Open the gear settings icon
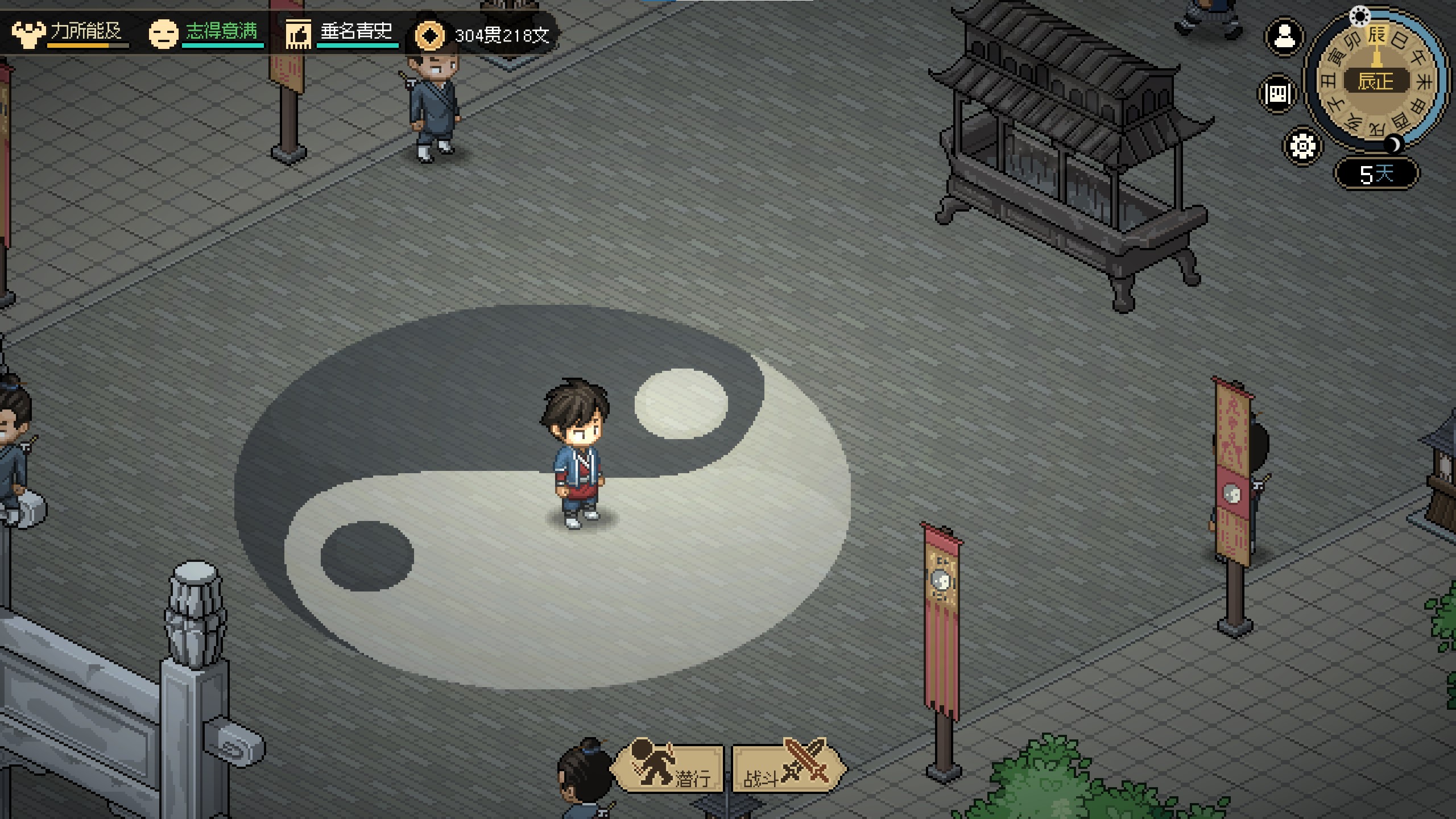Viewport: 1456px width, 819px height. point(1302,146)
